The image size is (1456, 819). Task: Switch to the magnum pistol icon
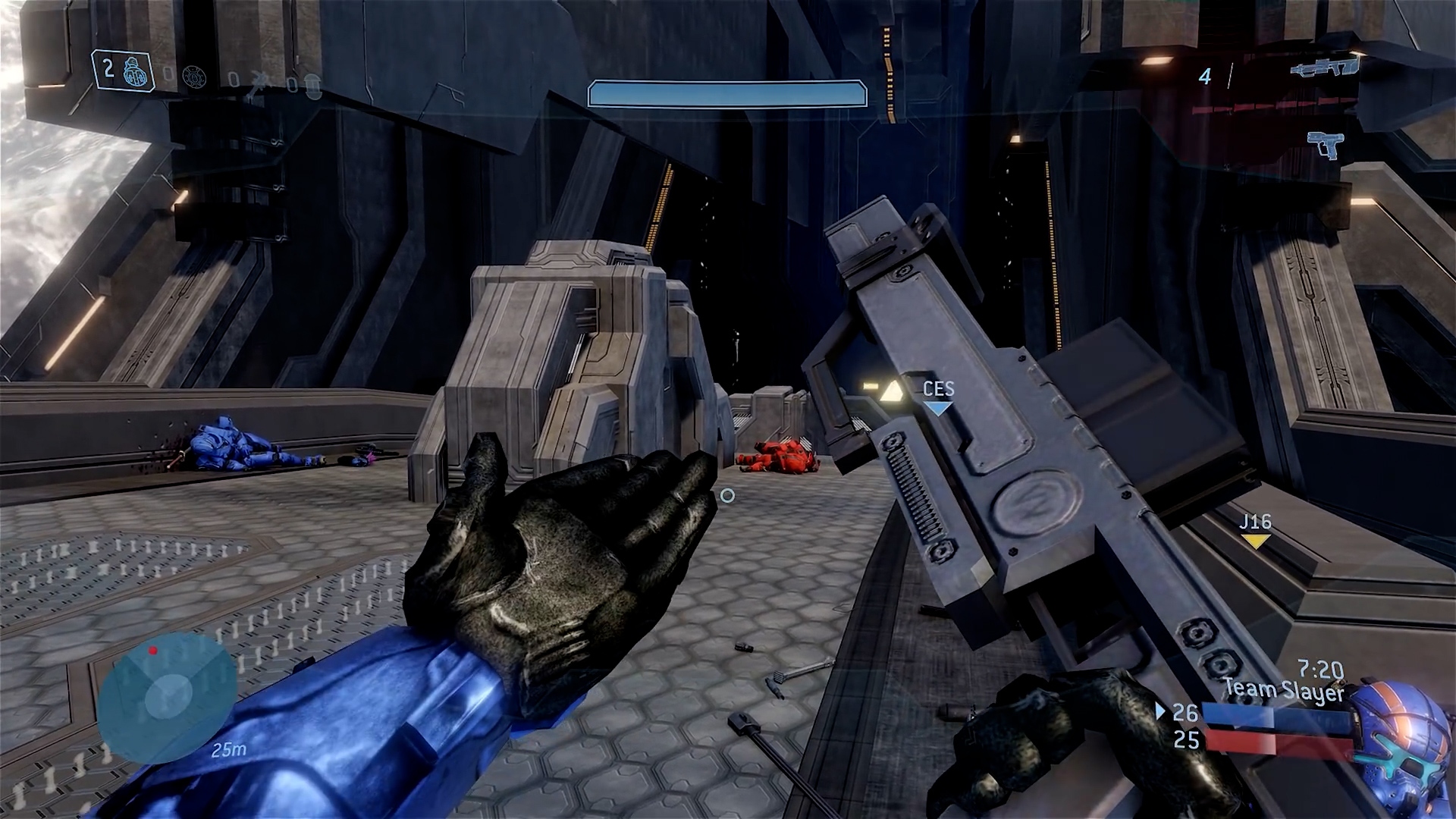click(1325, 144)
